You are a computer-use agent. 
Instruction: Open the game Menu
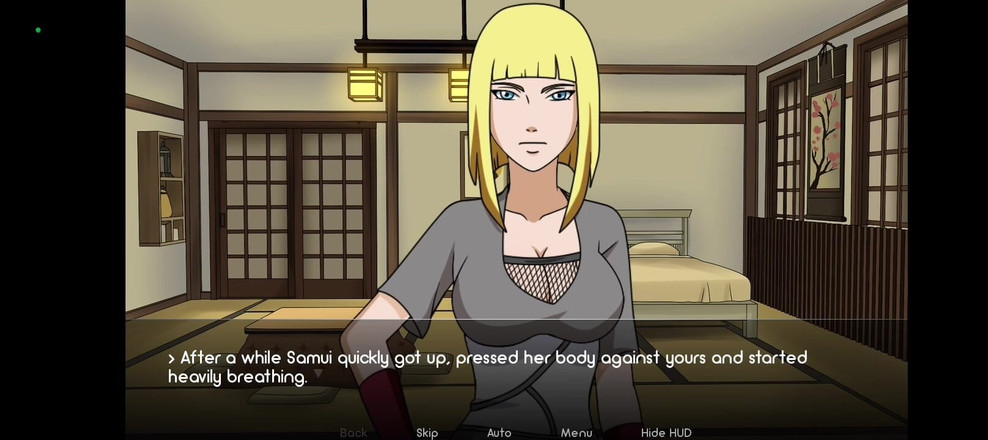tap(576, 433)
